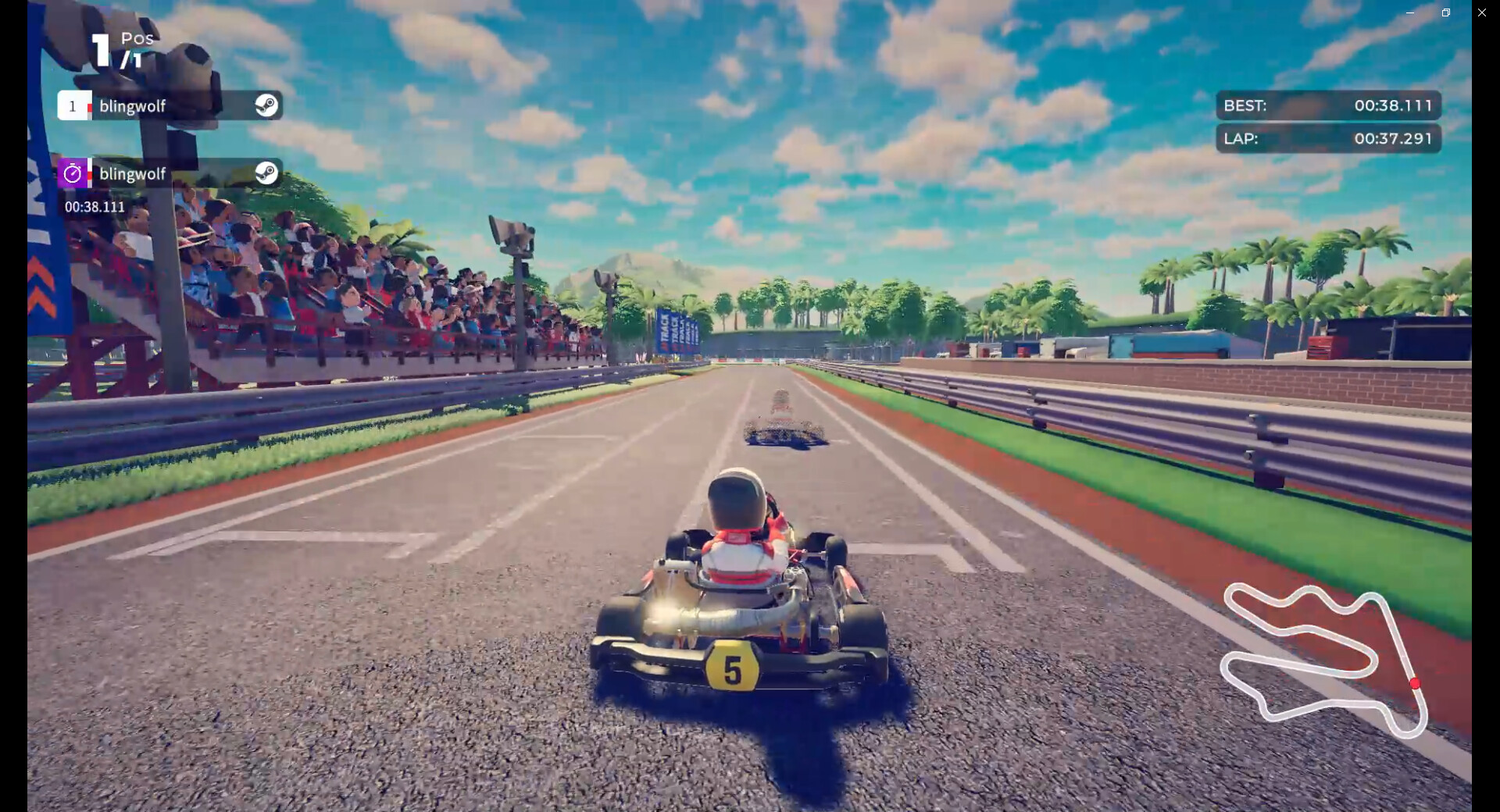Screen dimensions: 1500x812
Task: Click the blingwolf player name text
Action: coord(133,105)
